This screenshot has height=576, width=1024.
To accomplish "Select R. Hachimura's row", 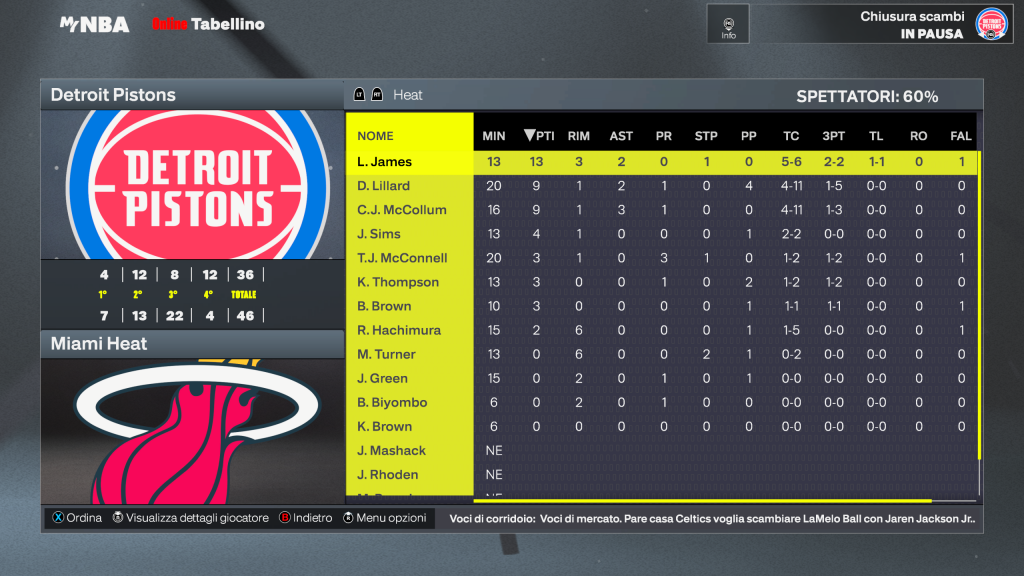I will pos(399,330).
